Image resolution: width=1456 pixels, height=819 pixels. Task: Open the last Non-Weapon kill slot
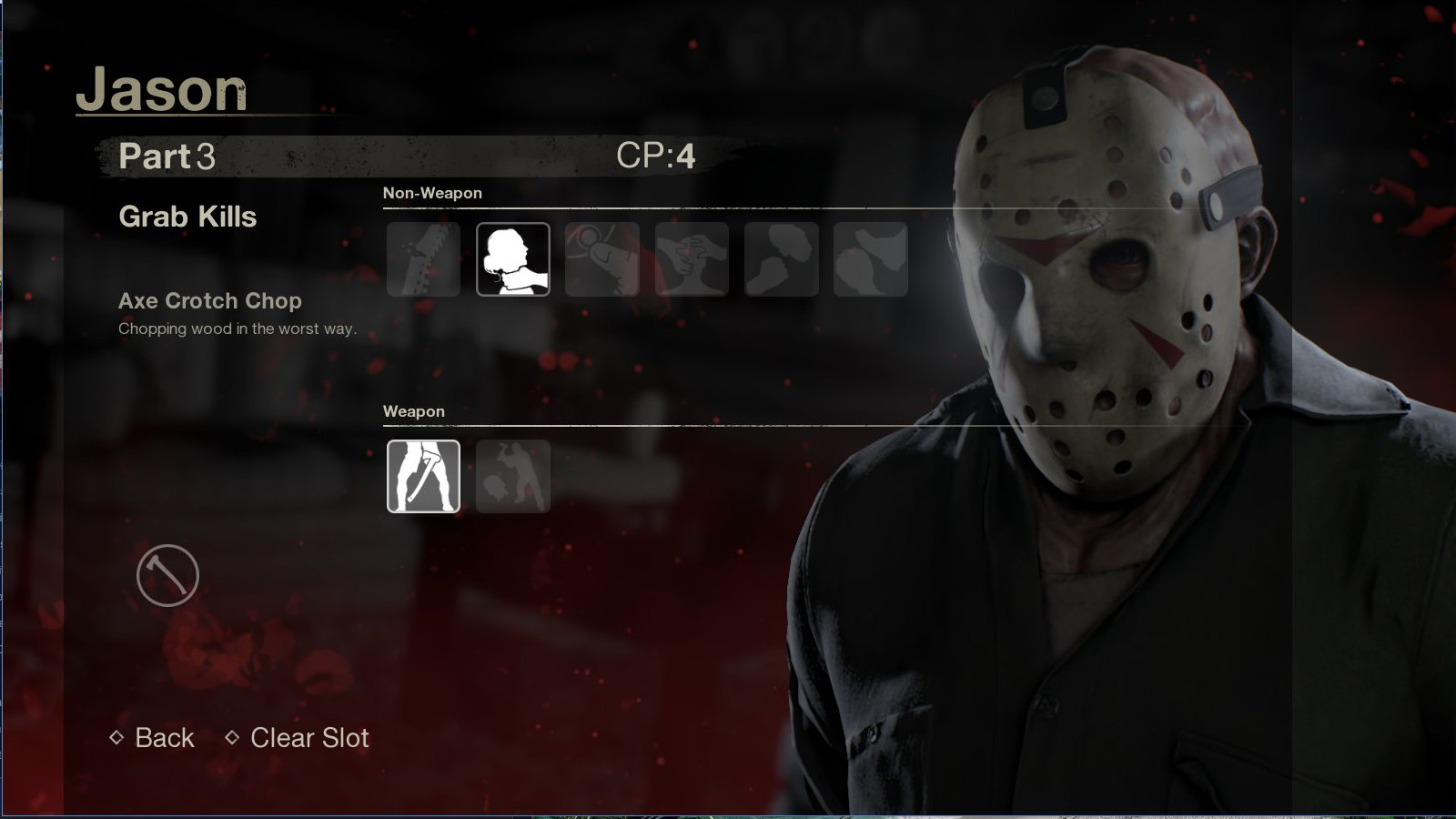[871, 260]
